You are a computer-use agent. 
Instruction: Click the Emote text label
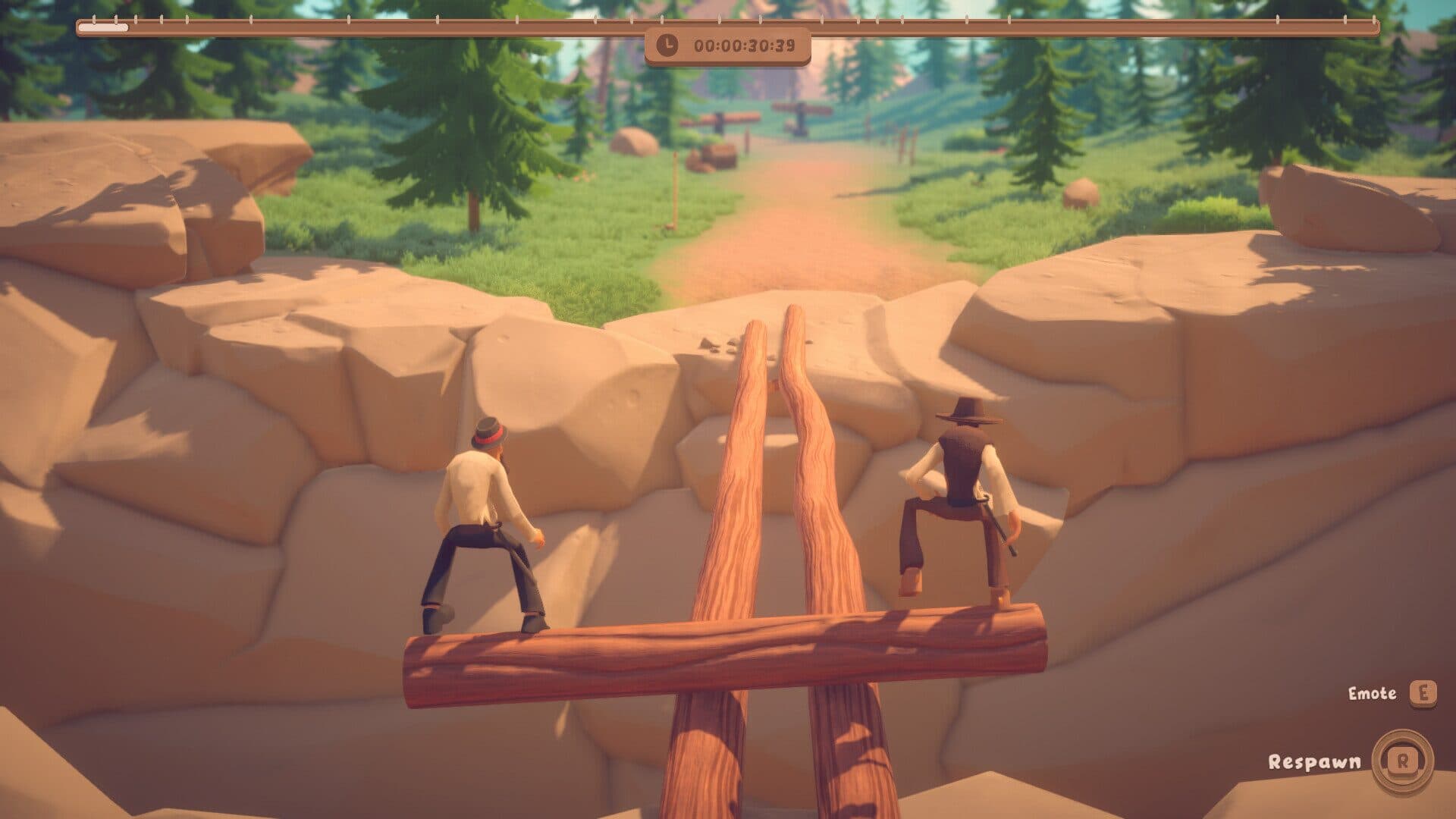(x=1372, y=693)
